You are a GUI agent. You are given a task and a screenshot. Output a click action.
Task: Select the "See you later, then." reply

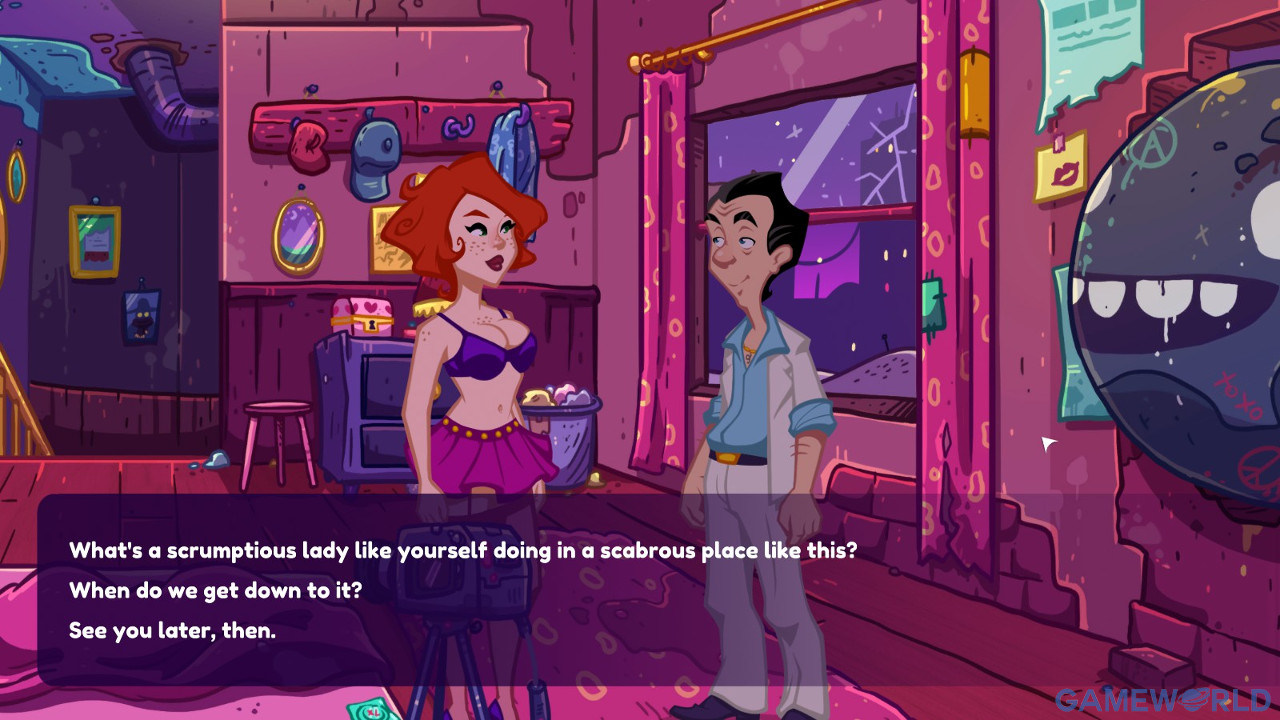[x=172, y=631]
